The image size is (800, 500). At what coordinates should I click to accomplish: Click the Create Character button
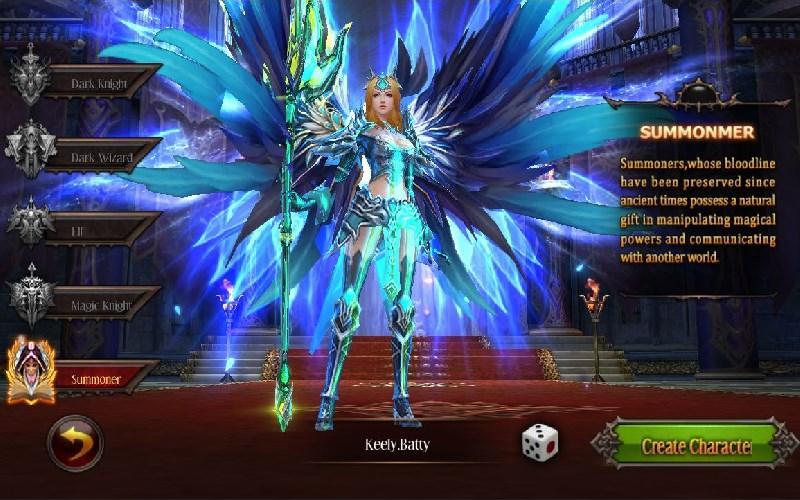coord(696,446)
